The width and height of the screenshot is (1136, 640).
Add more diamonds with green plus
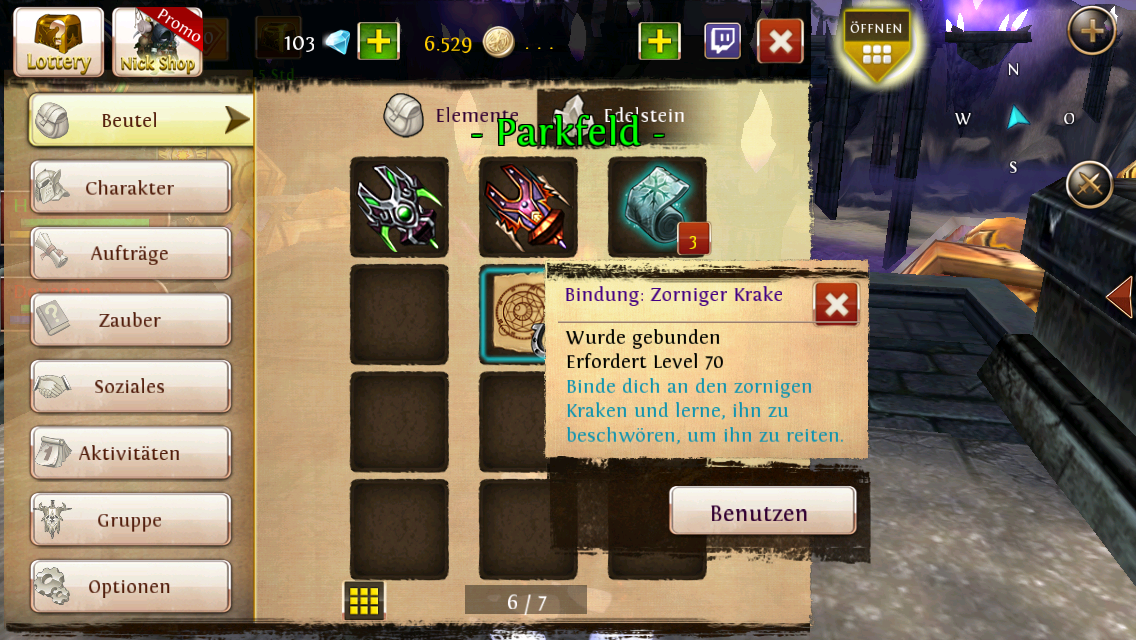[x=379, y=42]
